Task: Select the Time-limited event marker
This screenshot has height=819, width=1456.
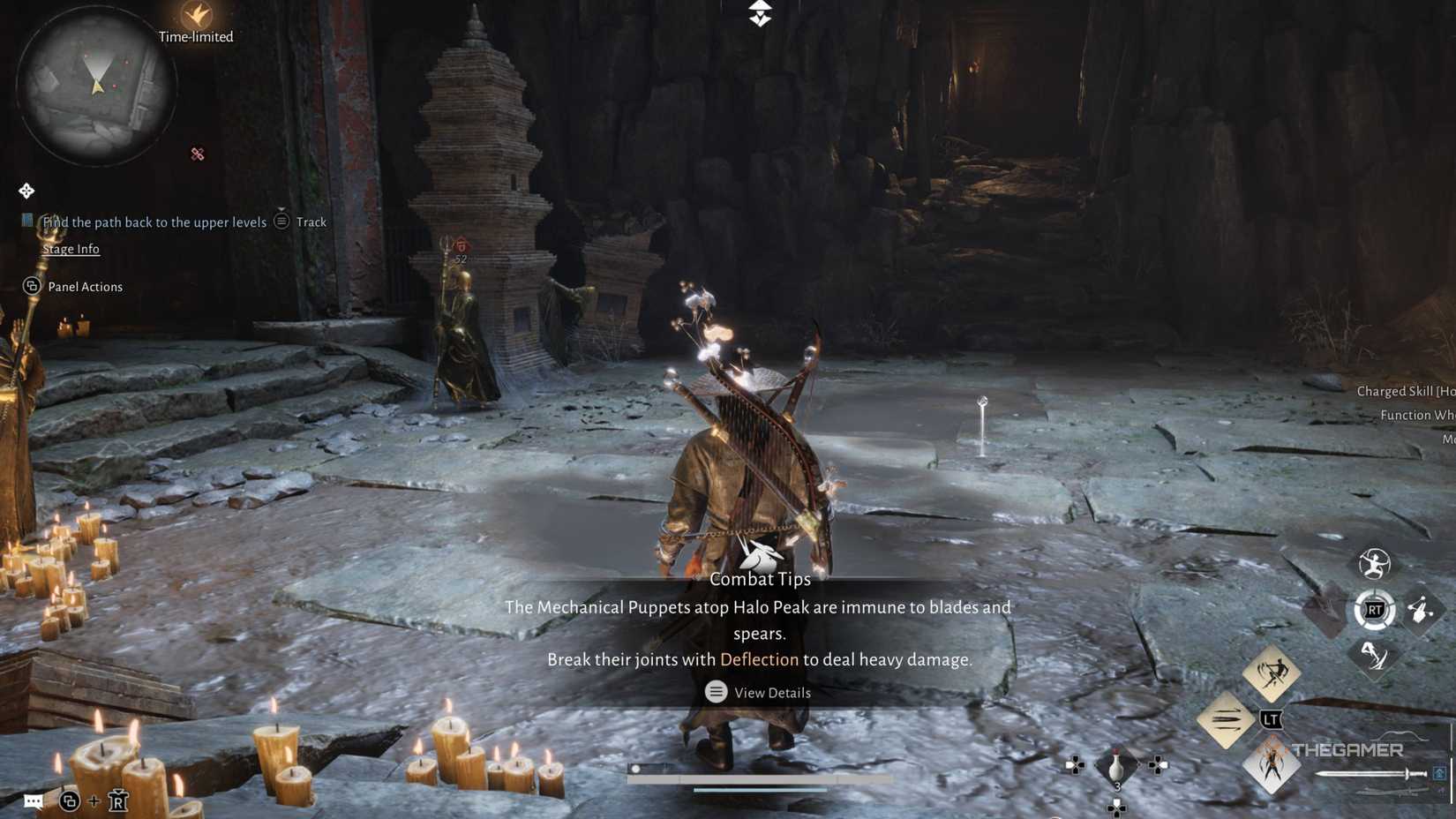Action: (x=196, y=25)
